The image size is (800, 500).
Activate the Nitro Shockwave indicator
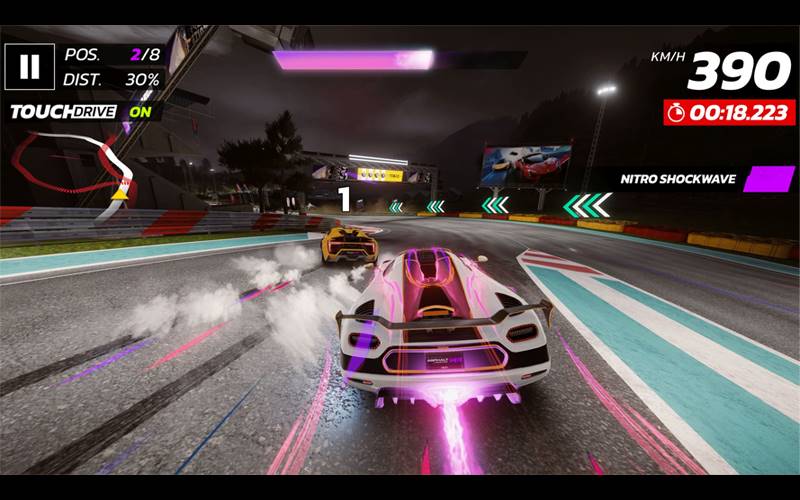(768, 179)
